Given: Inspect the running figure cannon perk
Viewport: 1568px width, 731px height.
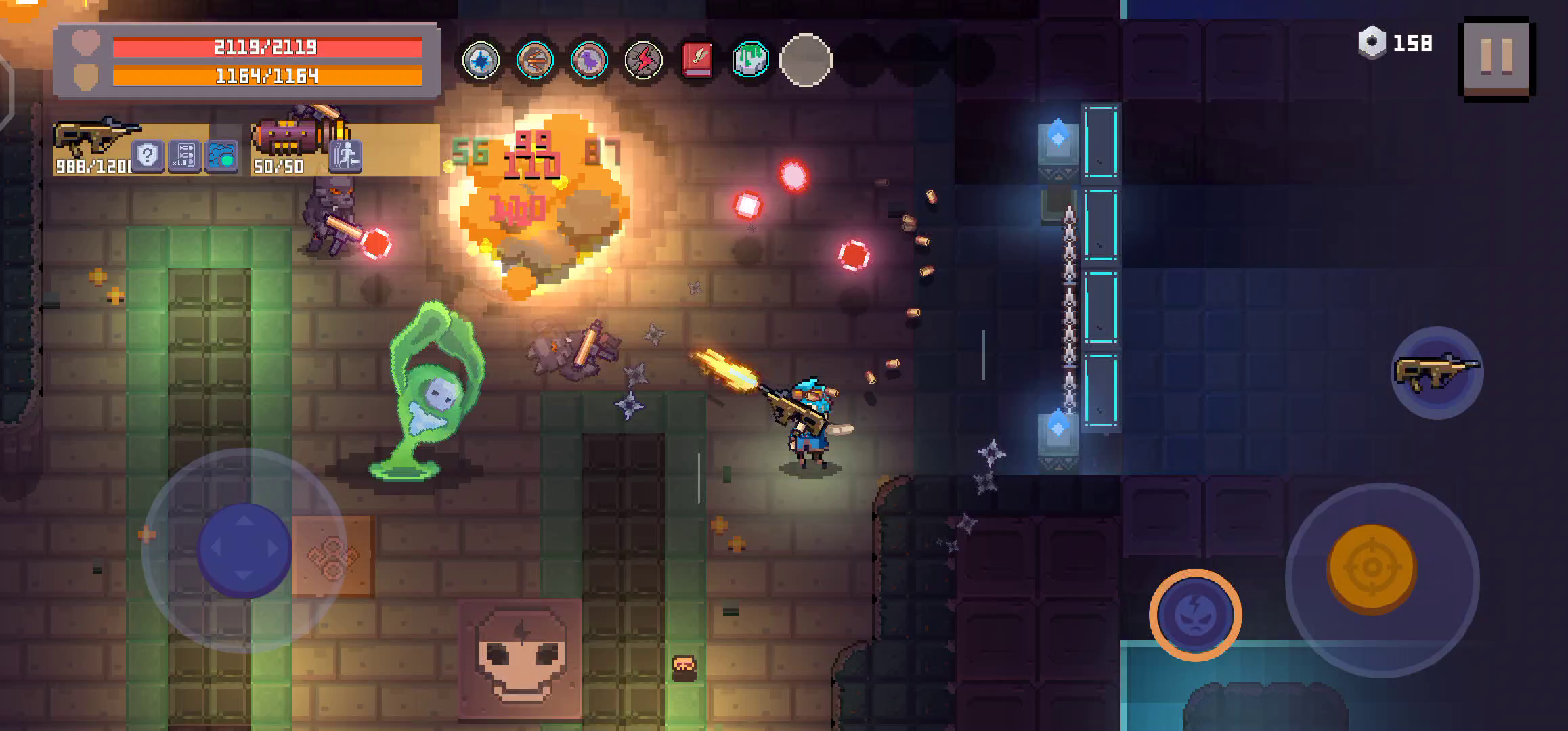Looking at the screenshot, I should [346, 156].
